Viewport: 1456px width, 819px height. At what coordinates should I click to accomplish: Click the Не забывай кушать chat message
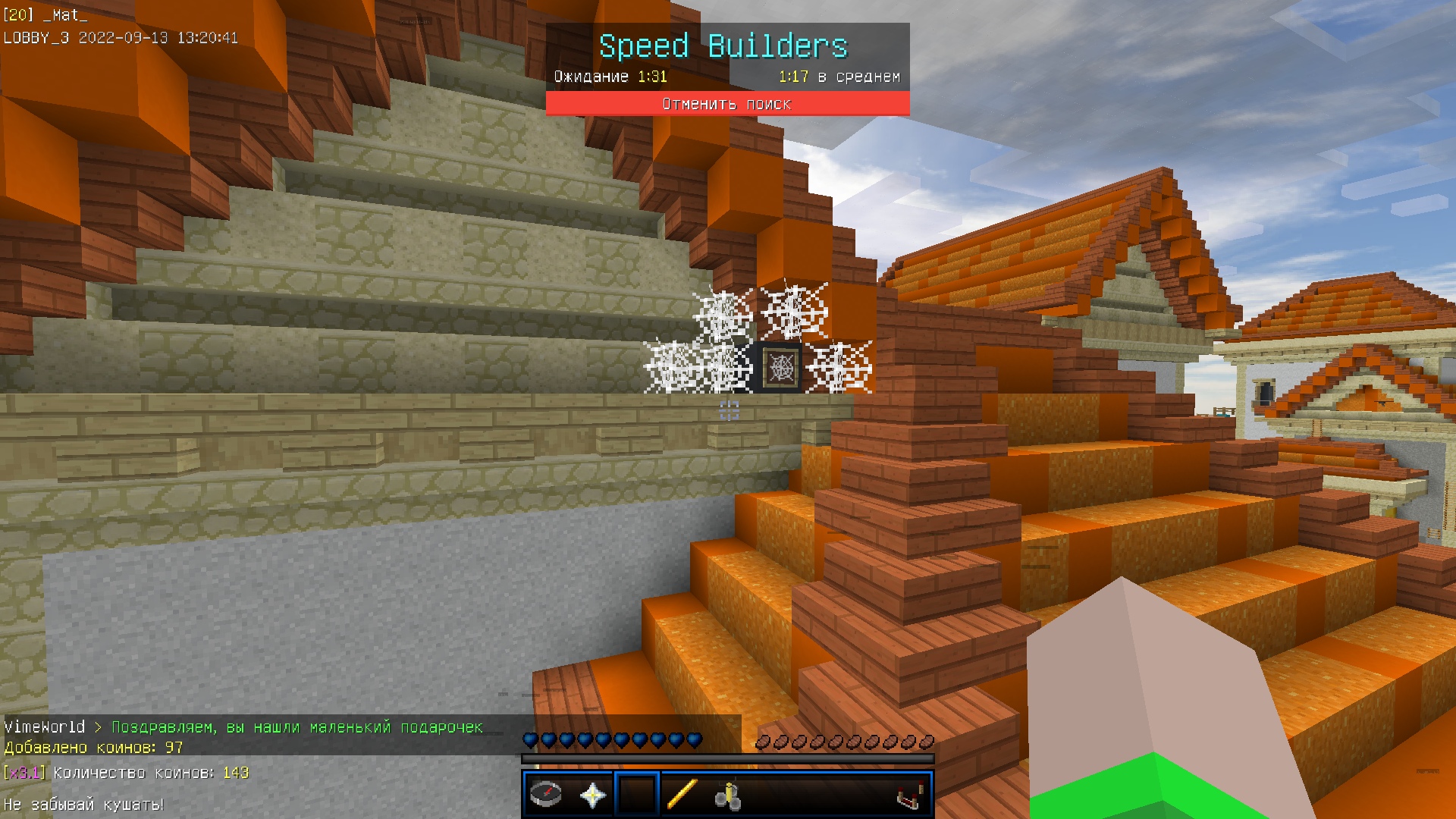pyautogui.click(x=83, y=805)
